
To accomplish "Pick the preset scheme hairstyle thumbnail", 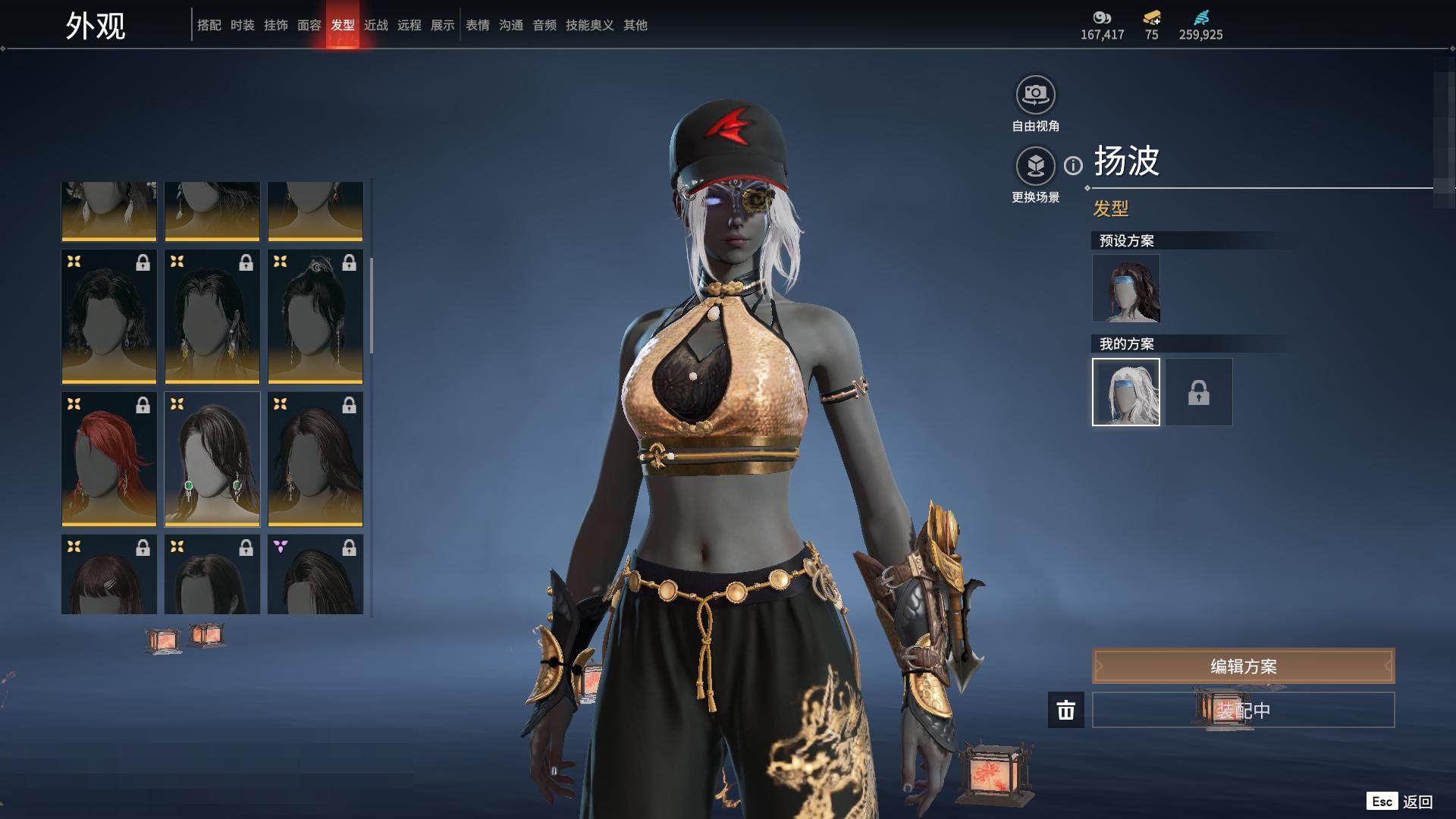I will coord(1125,288).
